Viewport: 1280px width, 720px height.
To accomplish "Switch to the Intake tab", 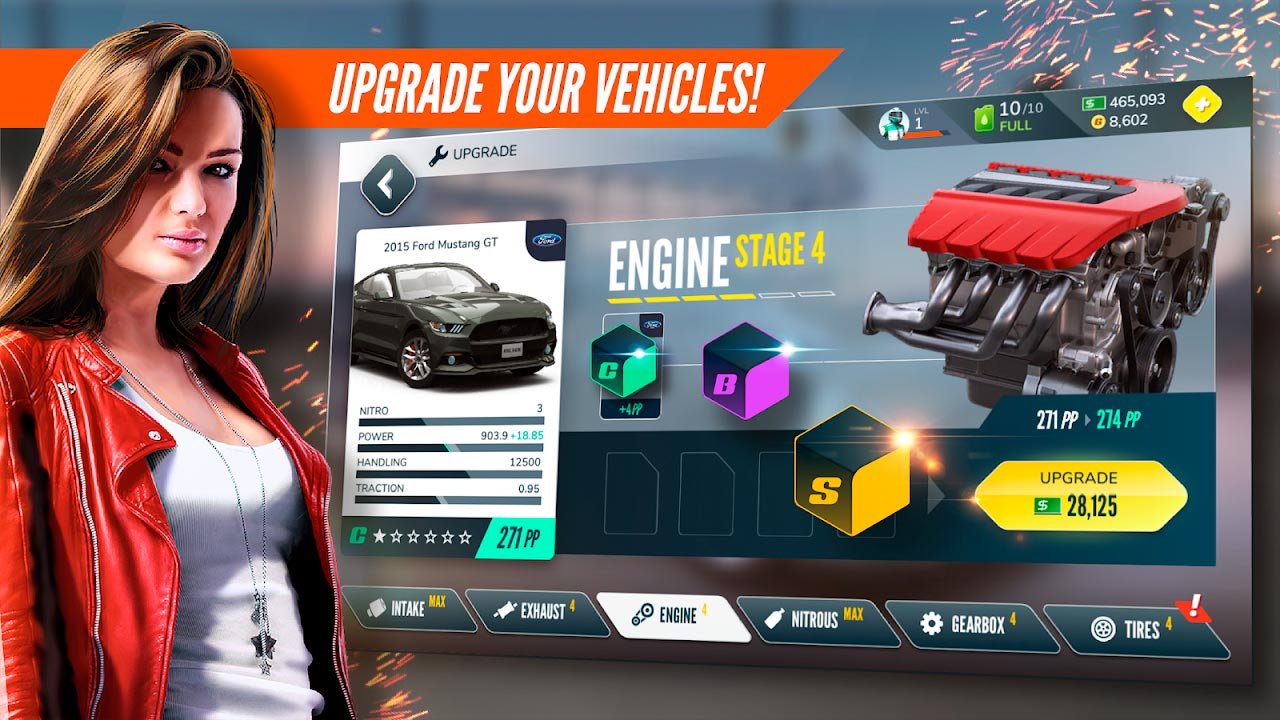I will click(x=409, y=609).
